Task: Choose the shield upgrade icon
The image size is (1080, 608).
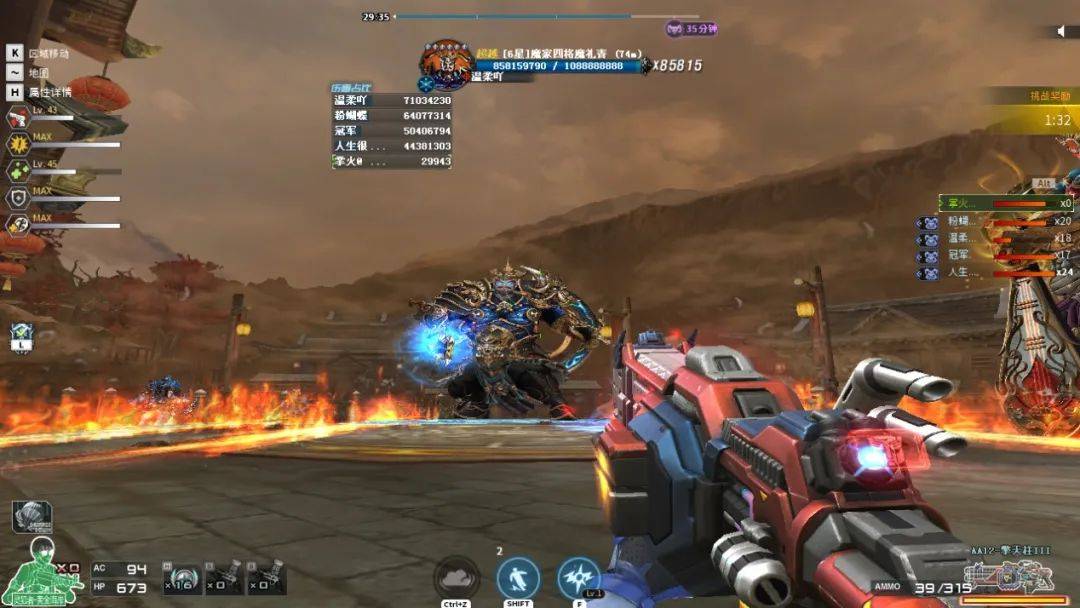Action: (x=17, y=198)
